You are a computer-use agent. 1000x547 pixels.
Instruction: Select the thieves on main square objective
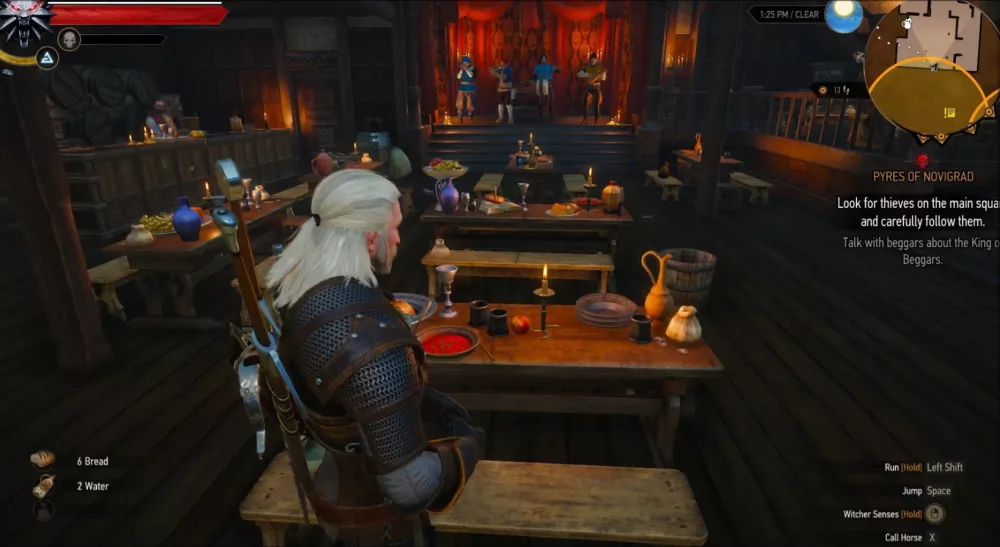coord(918,212)
